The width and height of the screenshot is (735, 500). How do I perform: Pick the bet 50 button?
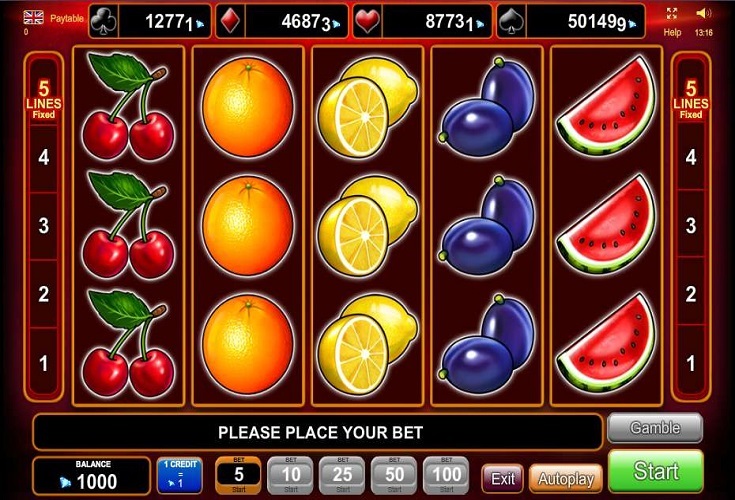[394, 475]
